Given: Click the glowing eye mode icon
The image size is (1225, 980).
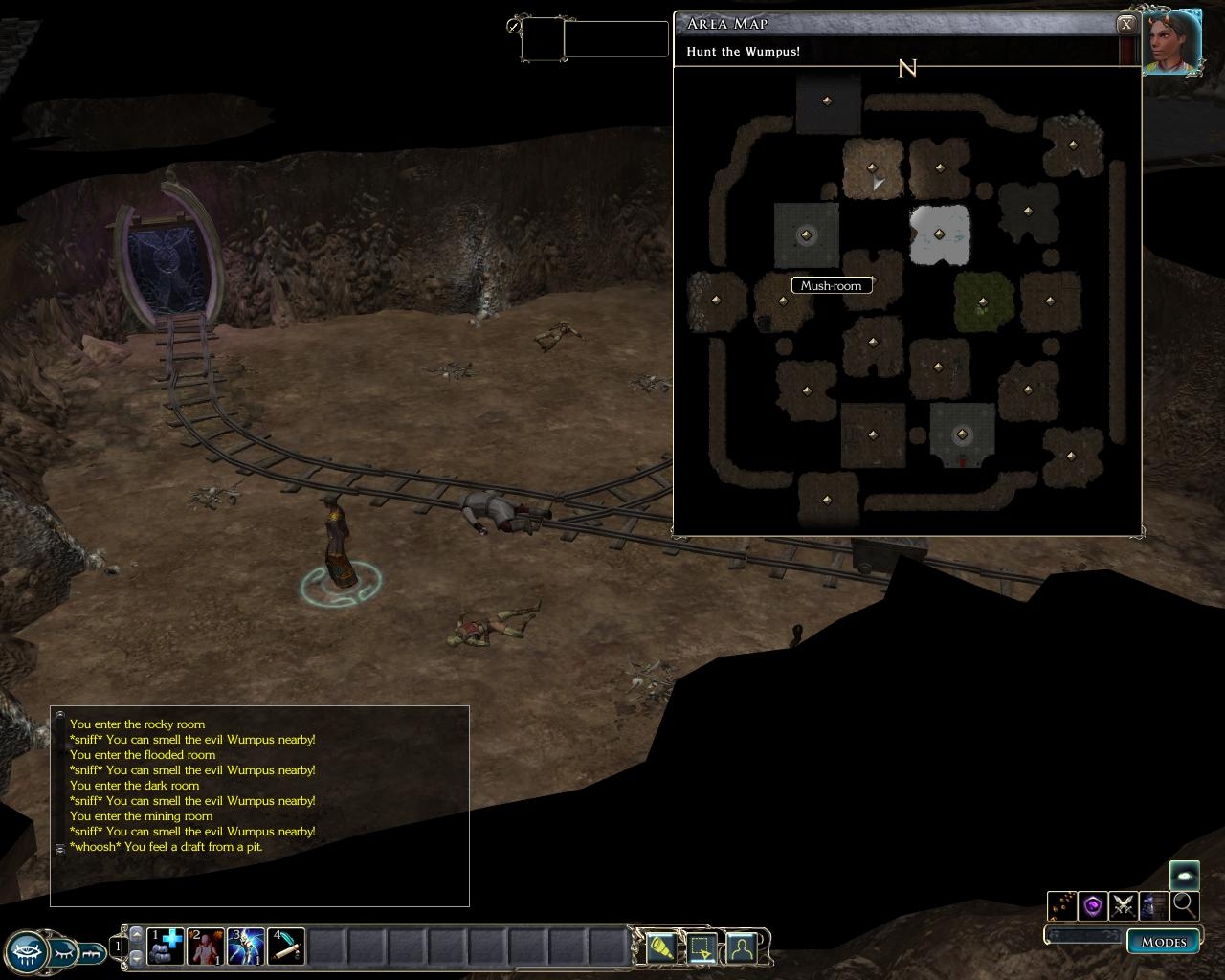Looking at the screenshot, I should tap(1184, 875).
